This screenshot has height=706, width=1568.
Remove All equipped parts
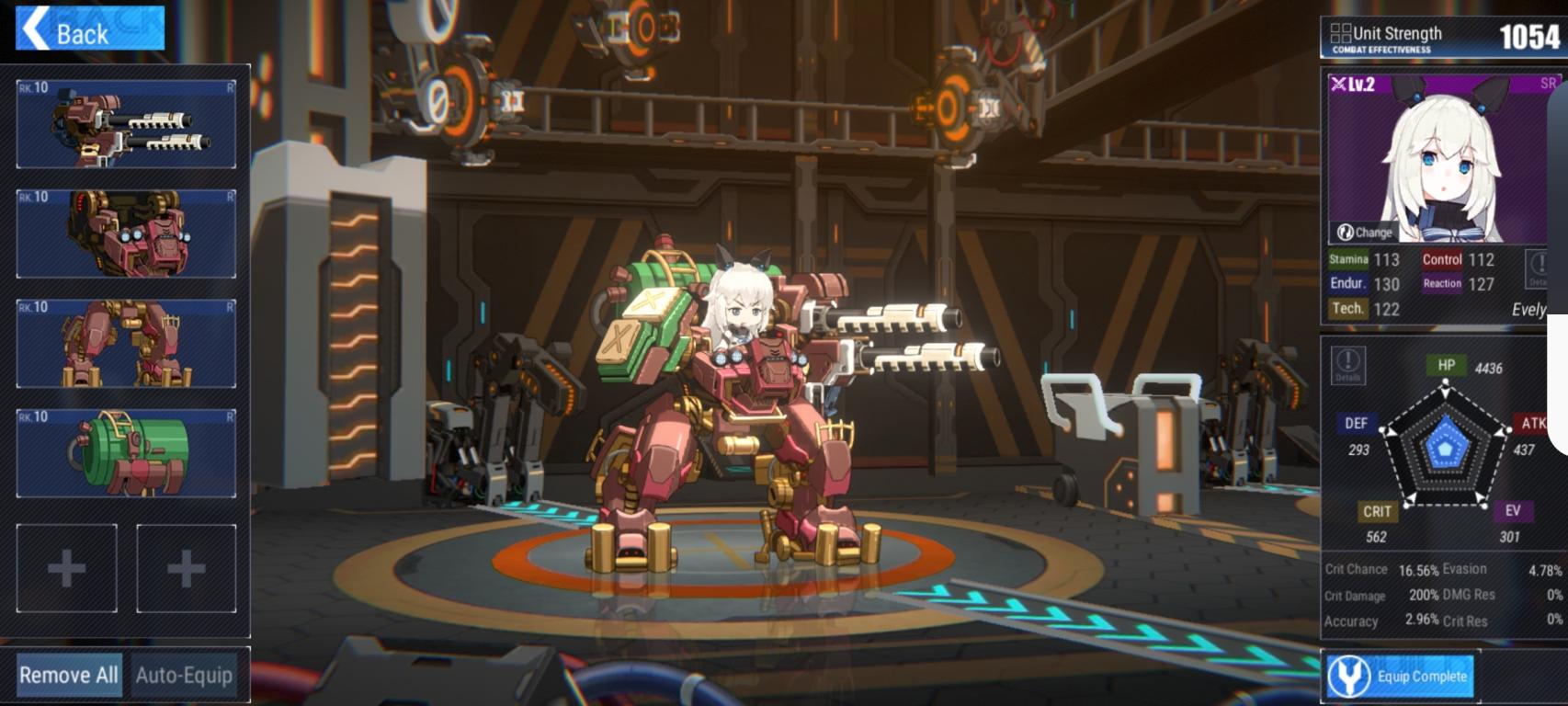(69, 675)
